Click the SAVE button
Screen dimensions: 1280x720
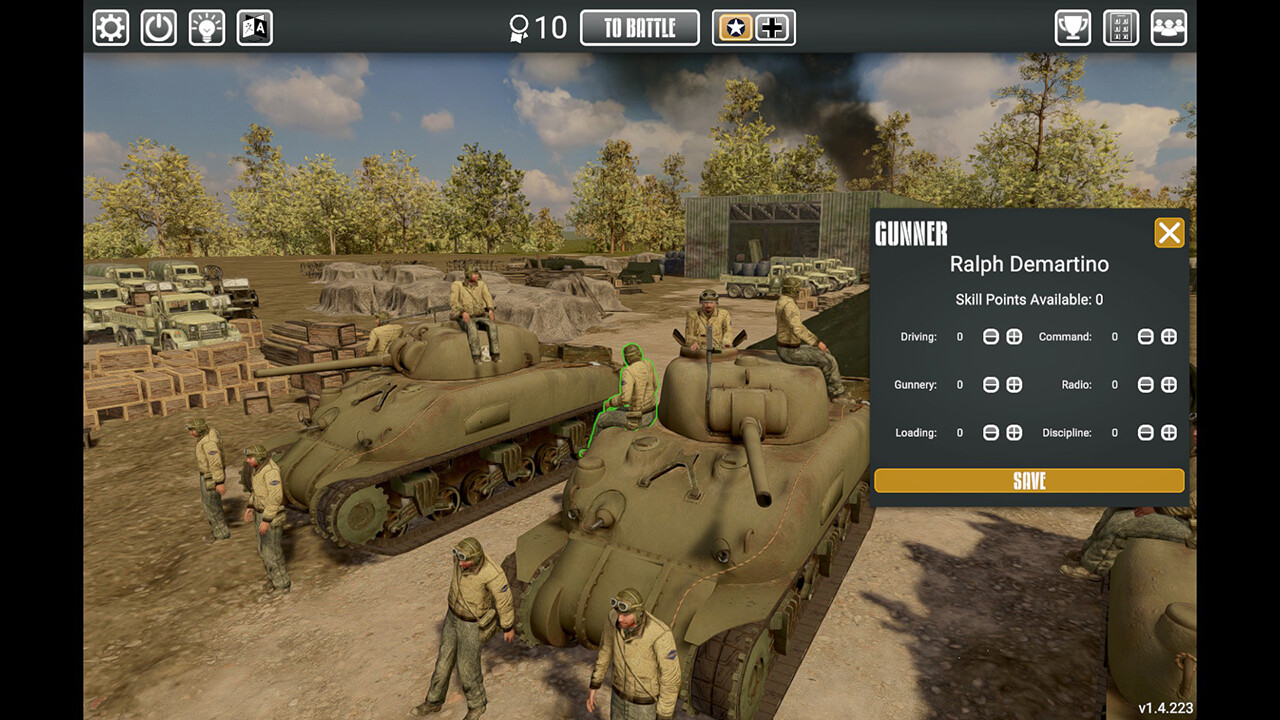click(1028, 480)
